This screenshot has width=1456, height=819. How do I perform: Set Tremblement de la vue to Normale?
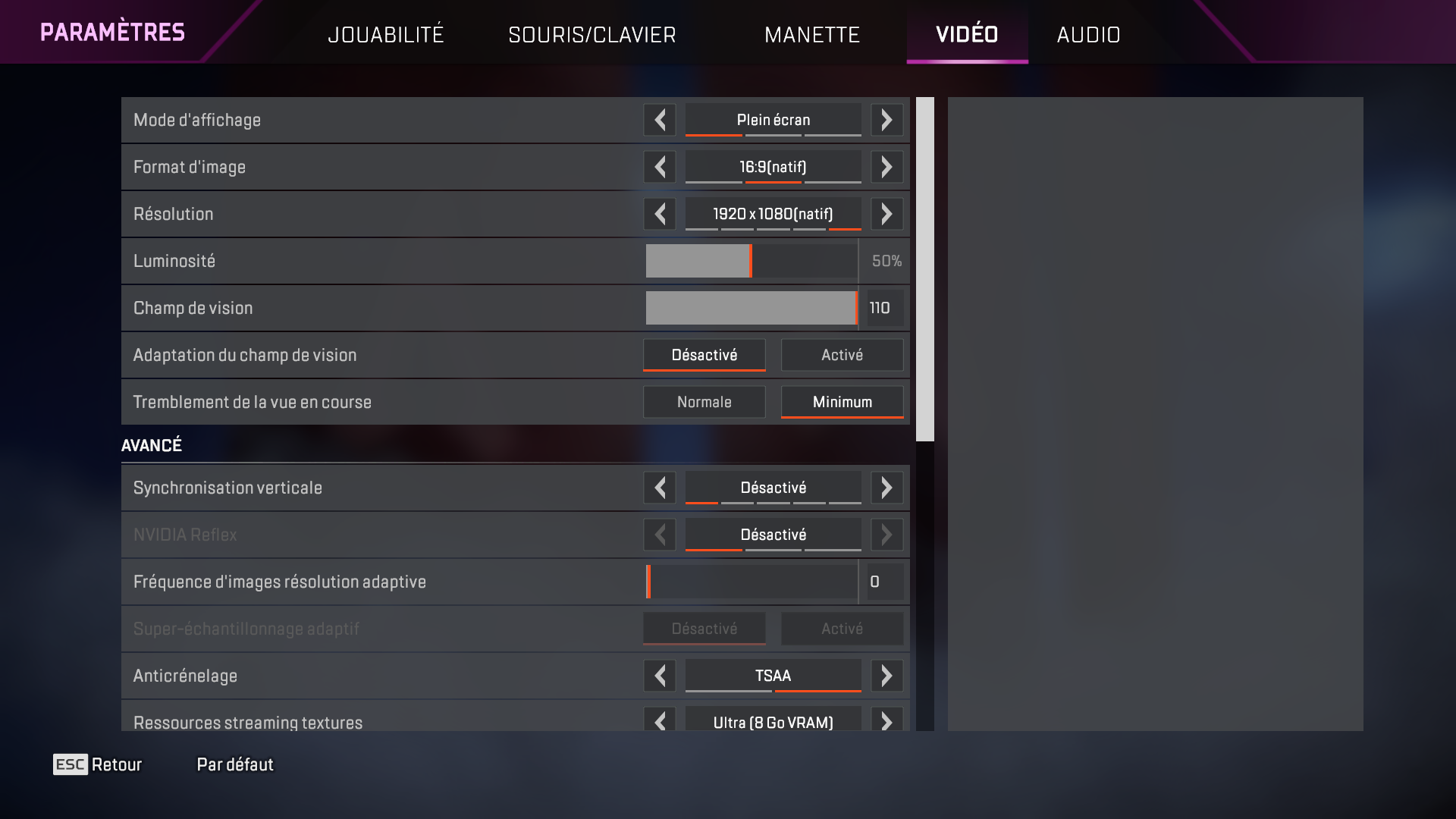coord(704,401)
